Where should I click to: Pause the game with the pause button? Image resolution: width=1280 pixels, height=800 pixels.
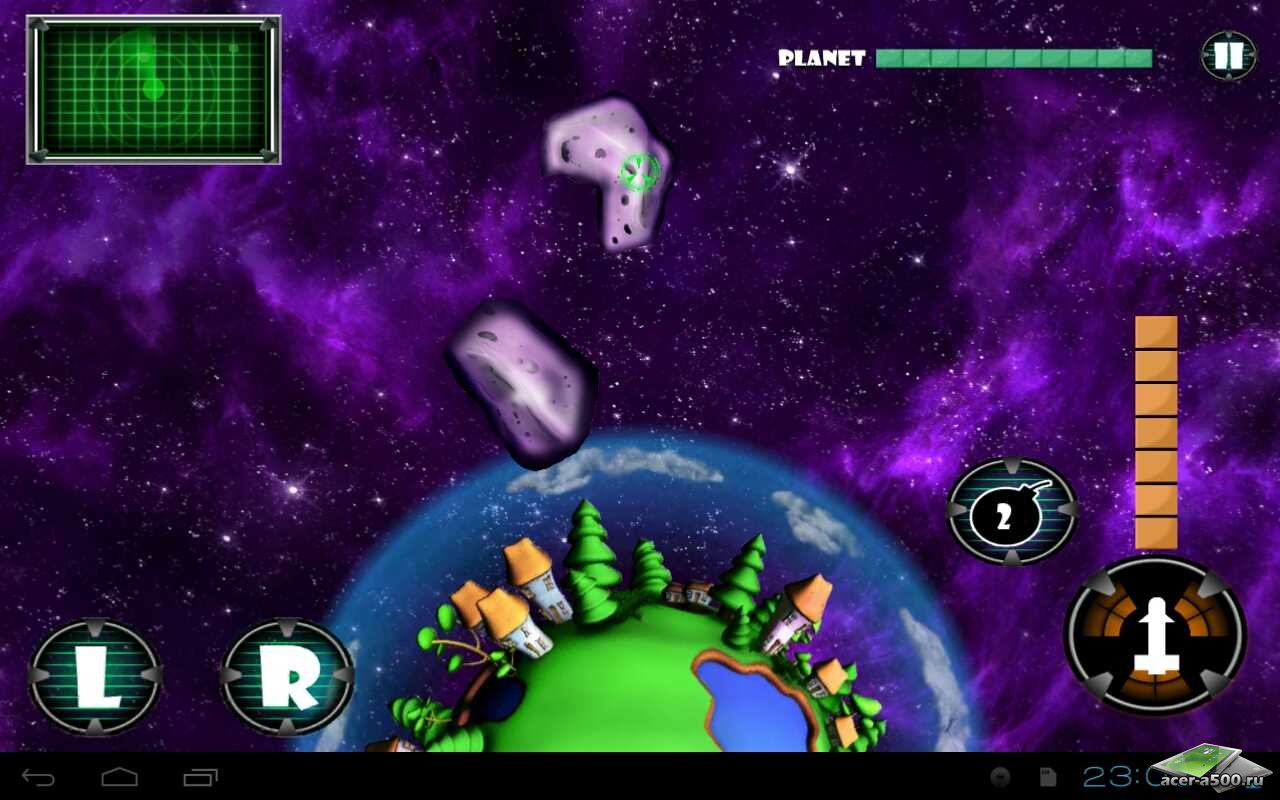(x=1228, y=56)
